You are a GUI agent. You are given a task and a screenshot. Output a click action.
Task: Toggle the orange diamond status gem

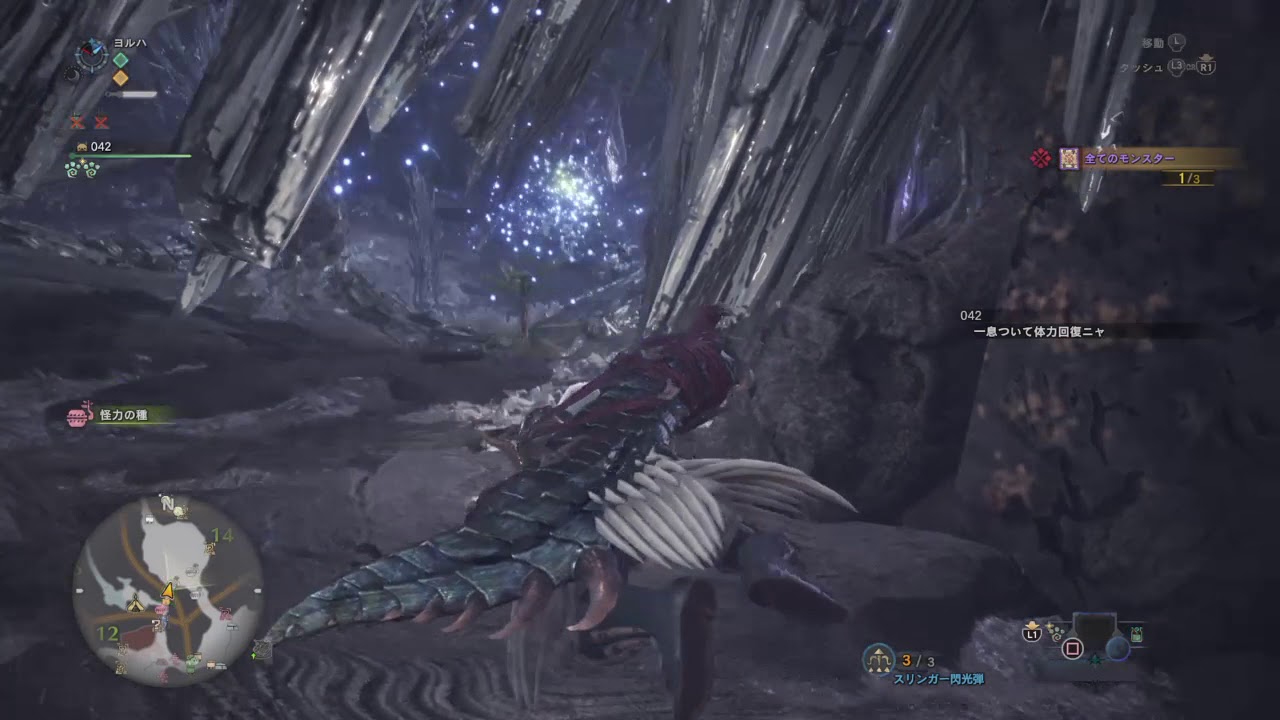[120, 77]
